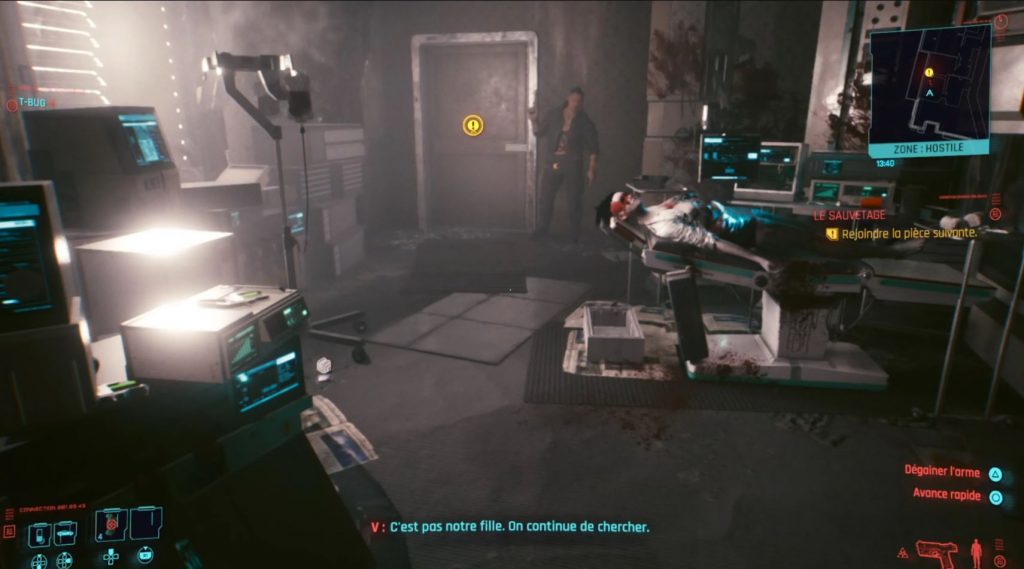Image resolution: width=1024 pixels, height=569 pixels.
Task: Click the yellow objective marker on the door
Action: pyautogui.click(x=473, y=125)
